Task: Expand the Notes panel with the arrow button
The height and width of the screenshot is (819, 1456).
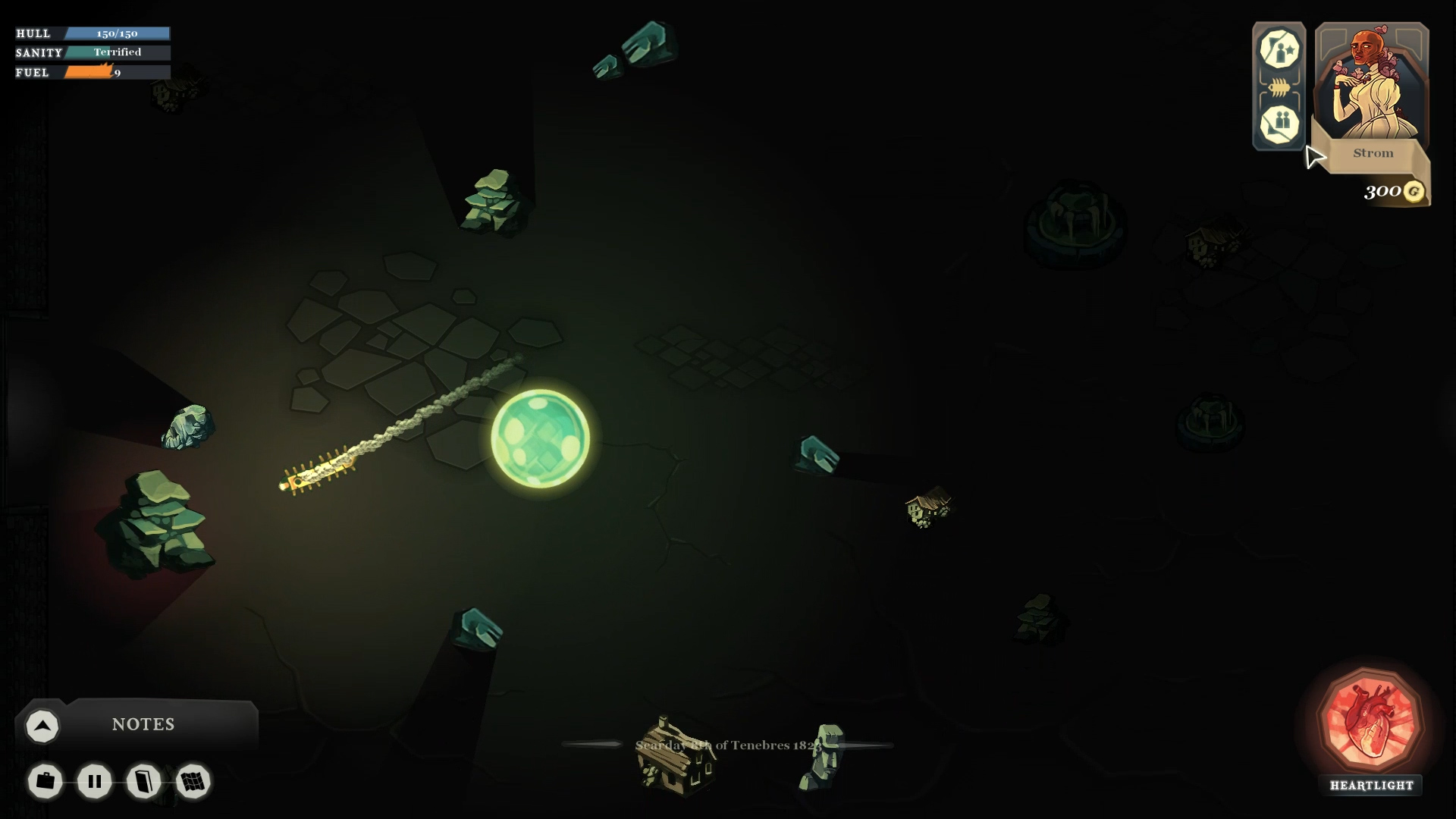Action: coord(42,726)
